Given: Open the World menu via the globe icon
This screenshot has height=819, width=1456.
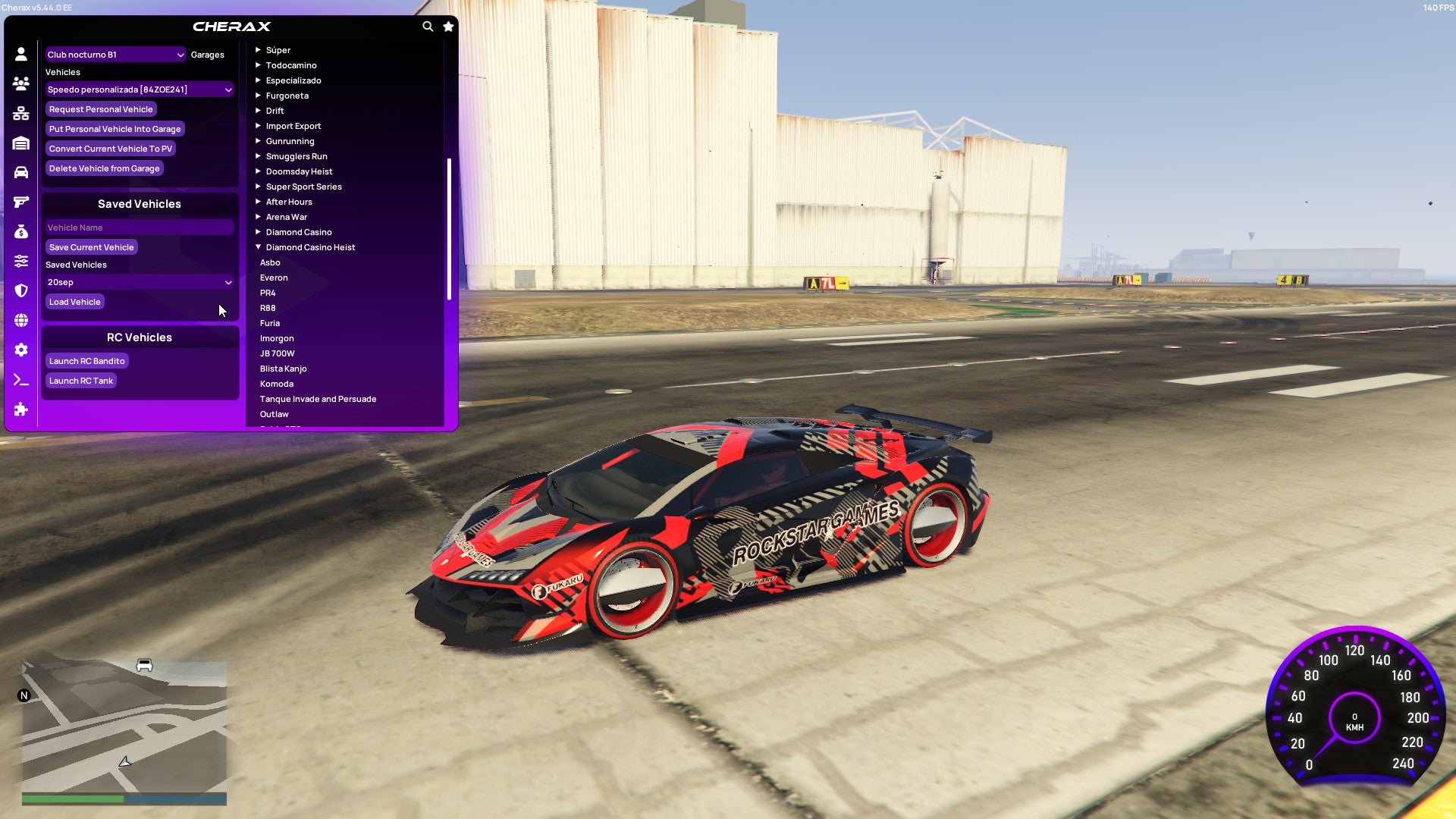Looking at the screenshot, I should pyautogui.click(x=21, y=320).
